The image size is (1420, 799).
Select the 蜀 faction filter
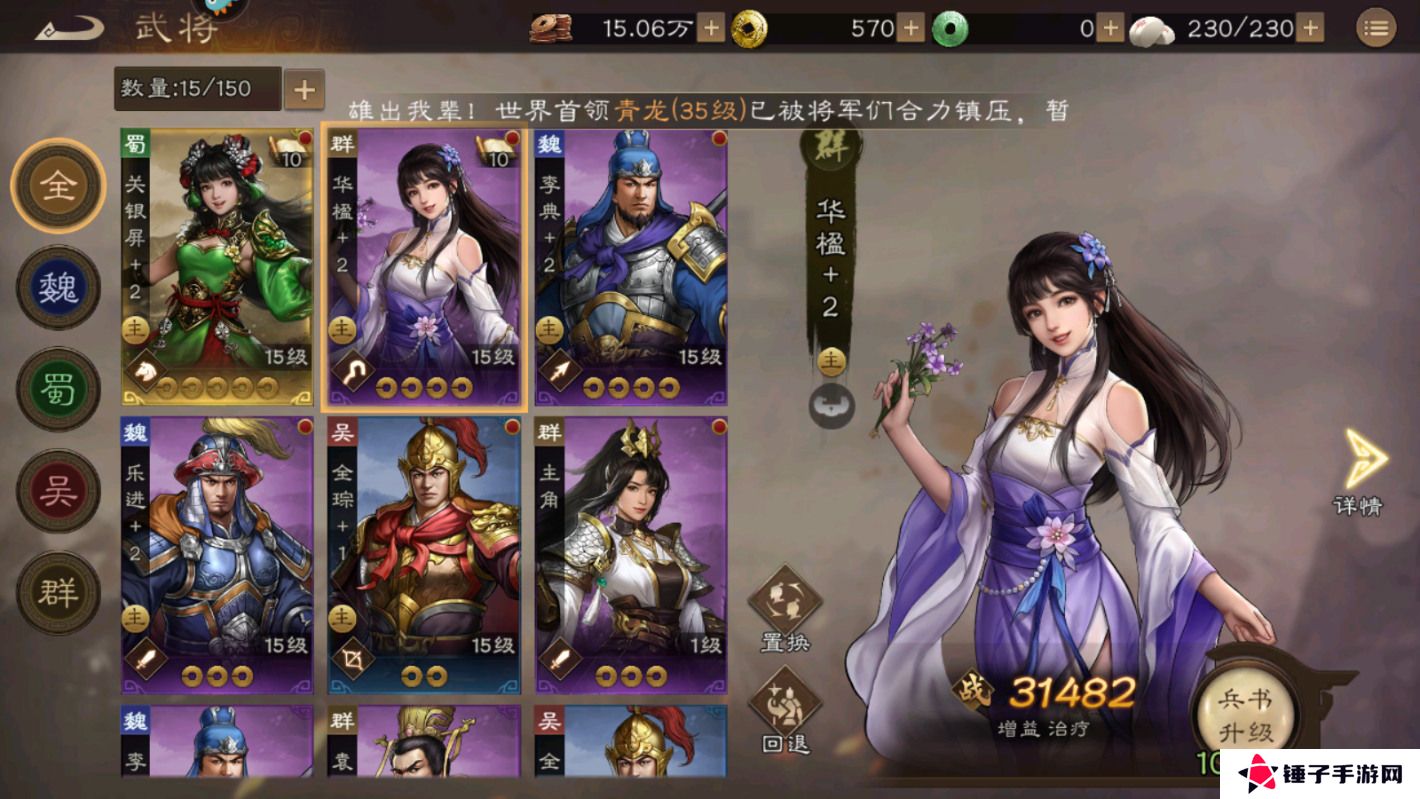[x=58, y=388]
